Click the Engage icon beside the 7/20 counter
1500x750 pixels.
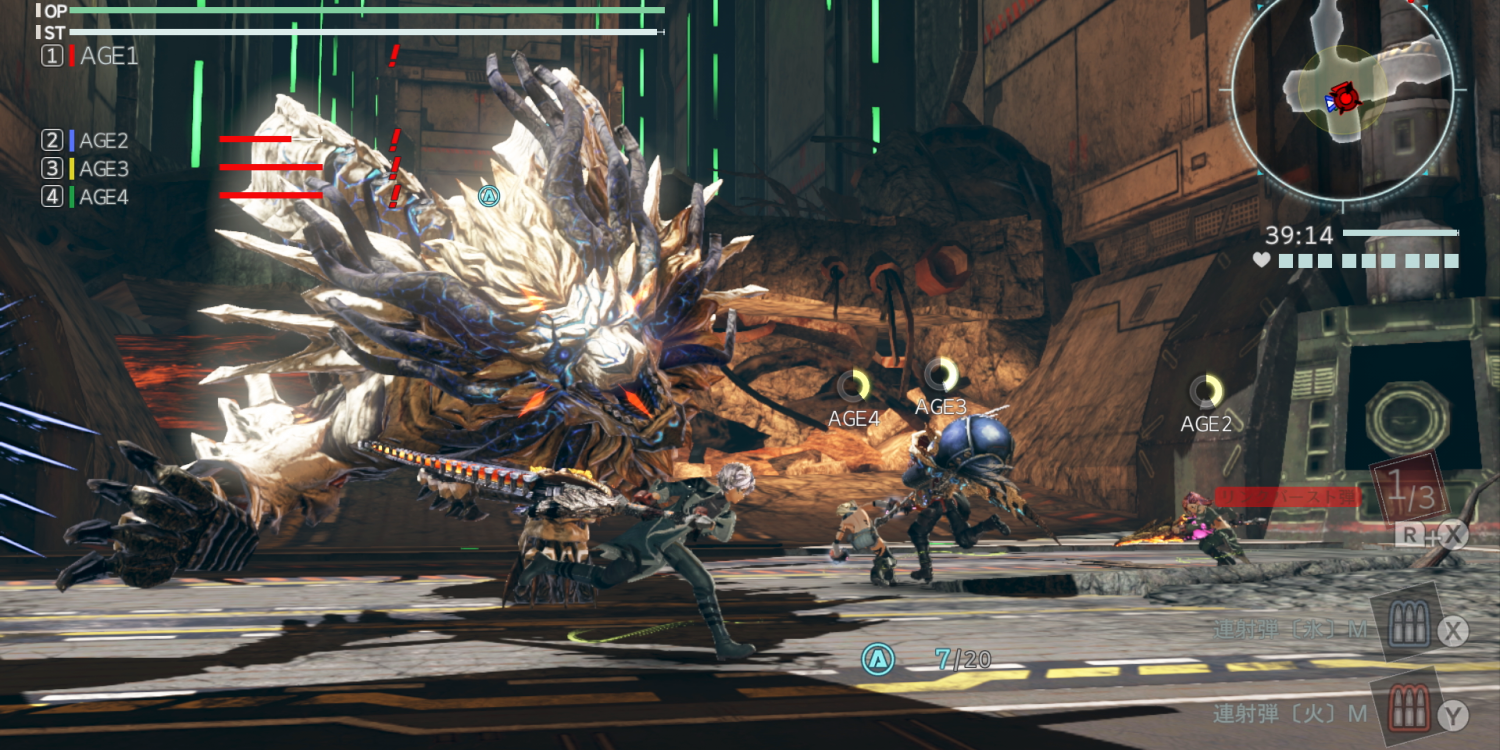pos(878,658)
